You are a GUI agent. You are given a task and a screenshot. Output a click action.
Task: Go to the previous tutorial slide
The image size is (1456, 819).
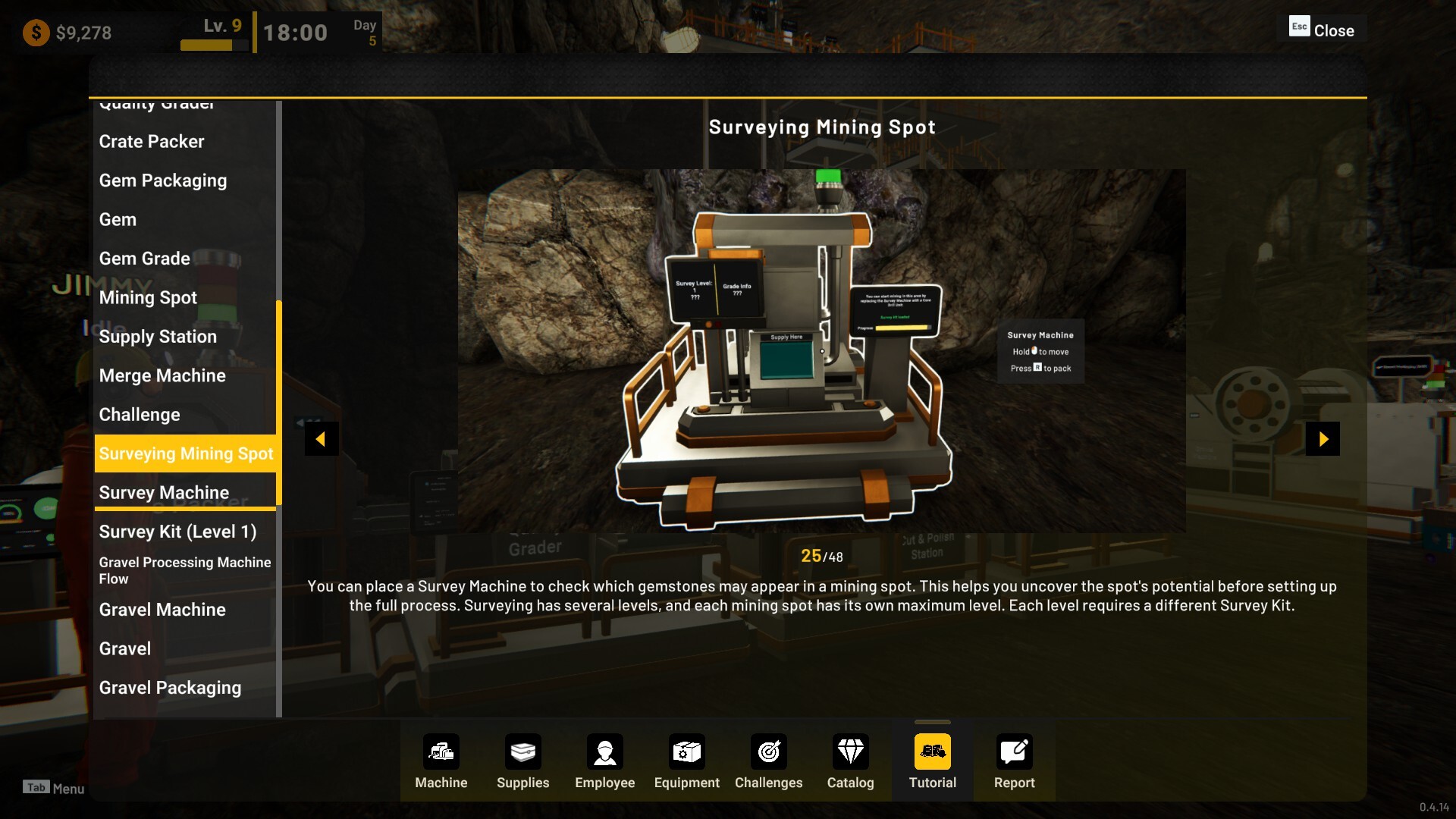pyautogui.click(x=322, y=439)
